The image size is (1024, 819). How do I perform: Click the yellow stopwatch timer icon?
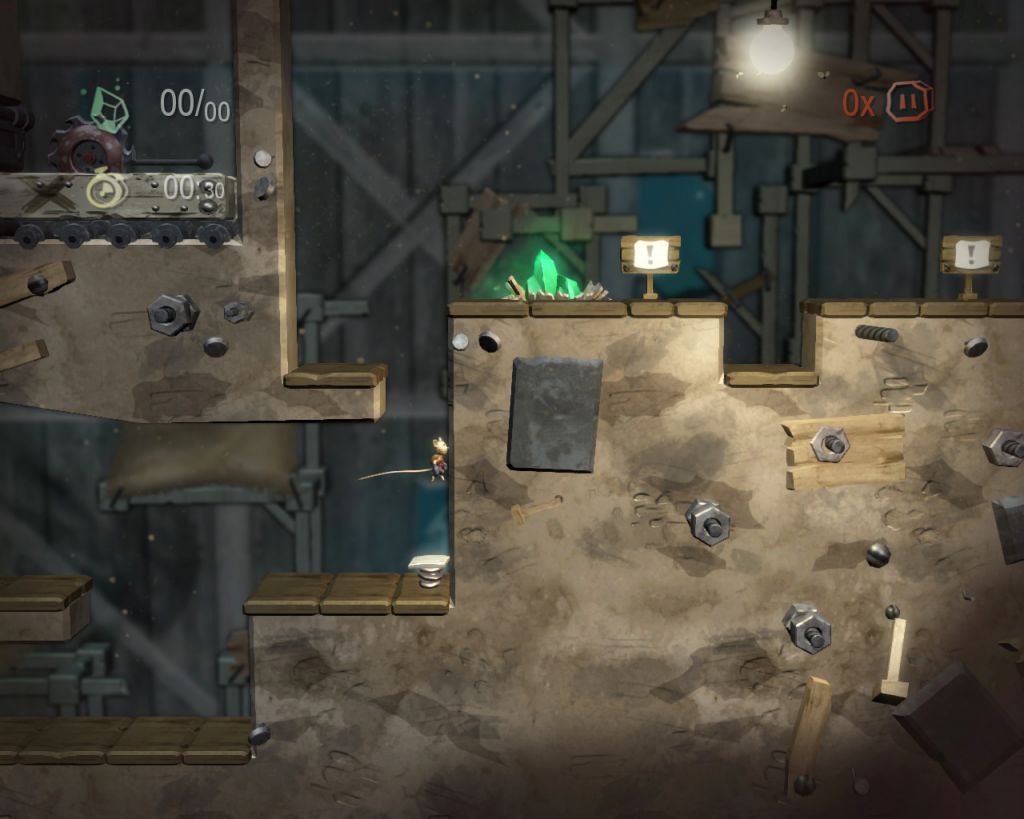[103, 190]
